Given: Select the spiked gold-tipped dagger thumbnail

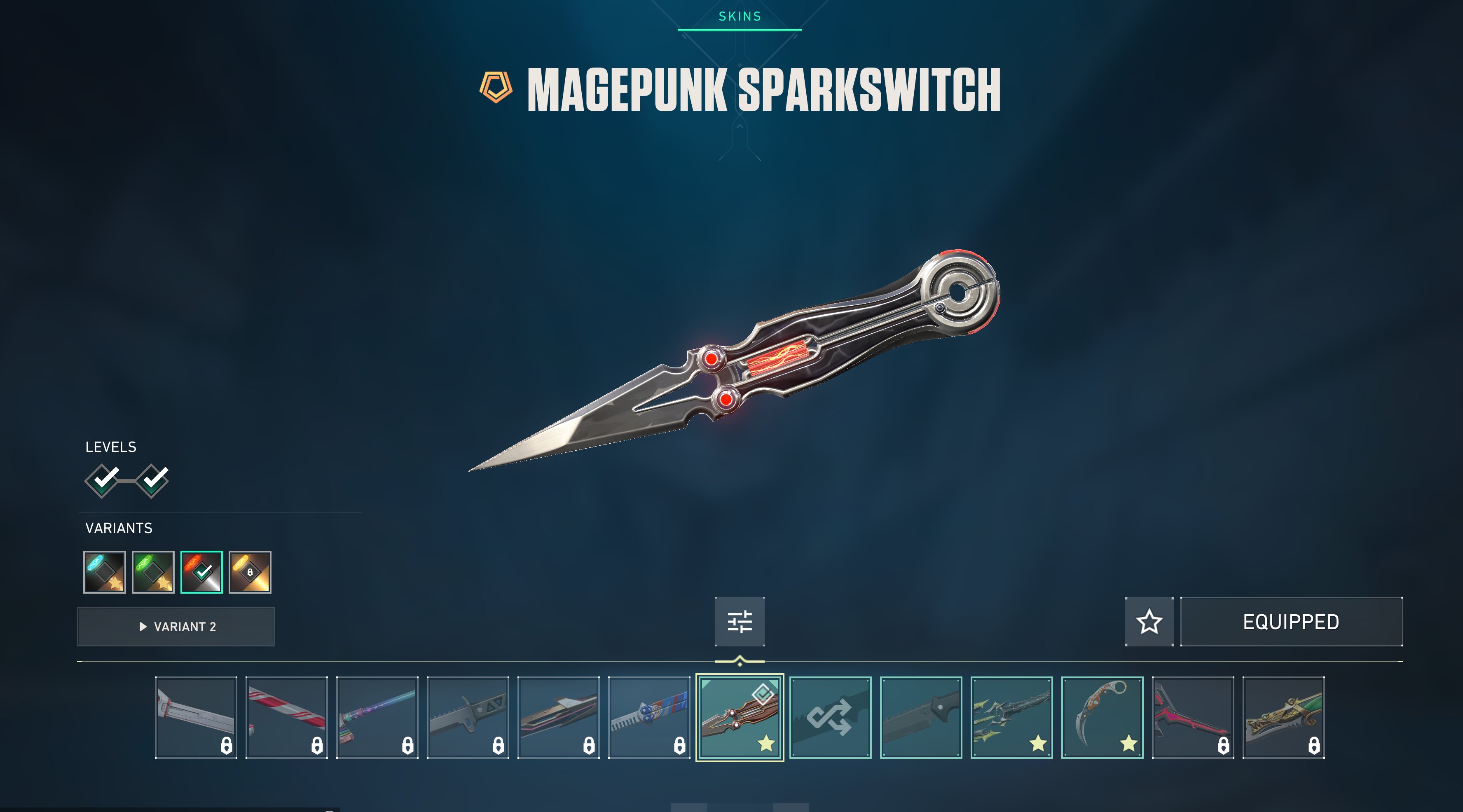Looking at the screenshot, I should (1011, 717).
